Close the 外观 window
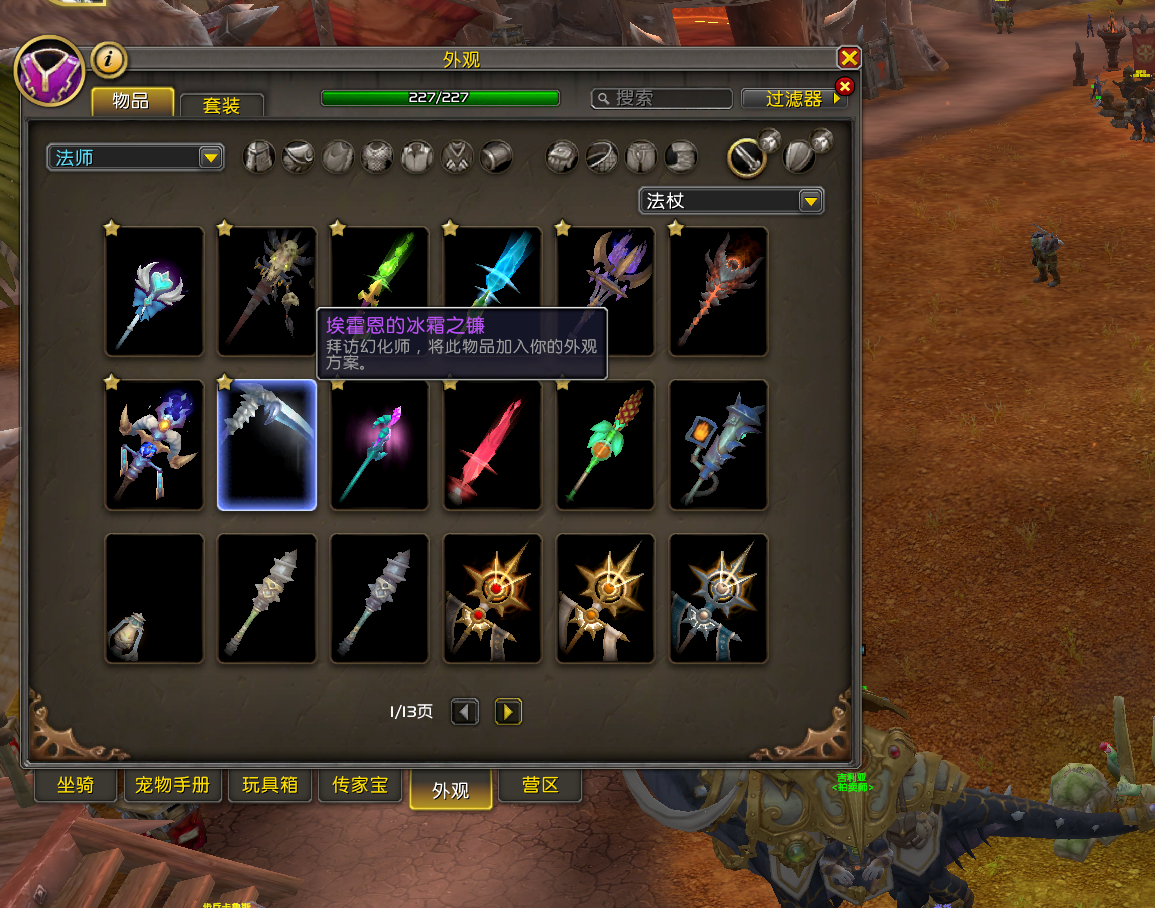Image resolution: width=1155 pixels, height=908 pixels. click(x=849, y=58)
